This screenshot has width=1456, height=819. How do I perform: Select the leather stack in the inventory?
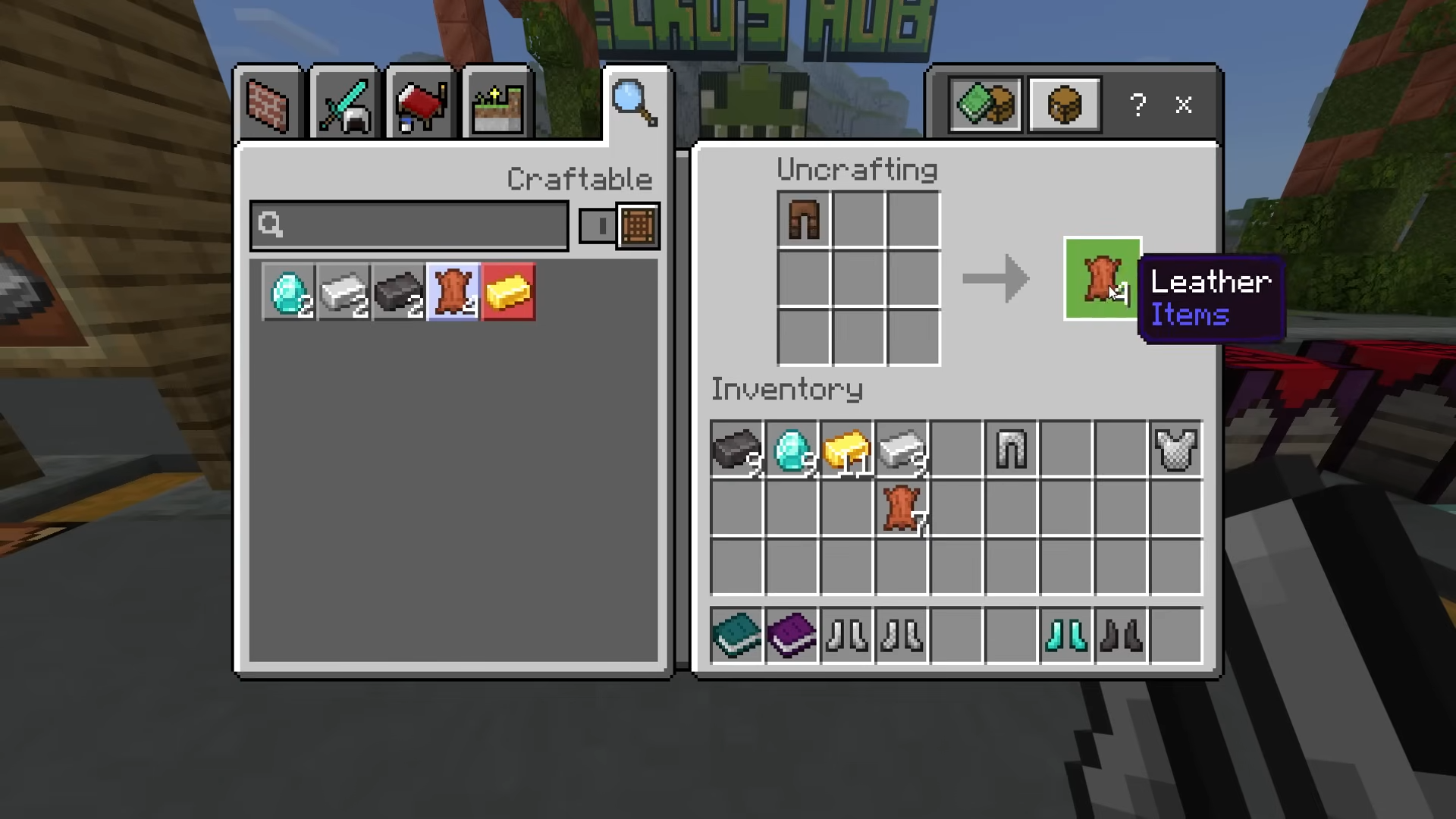click(902, 508)
